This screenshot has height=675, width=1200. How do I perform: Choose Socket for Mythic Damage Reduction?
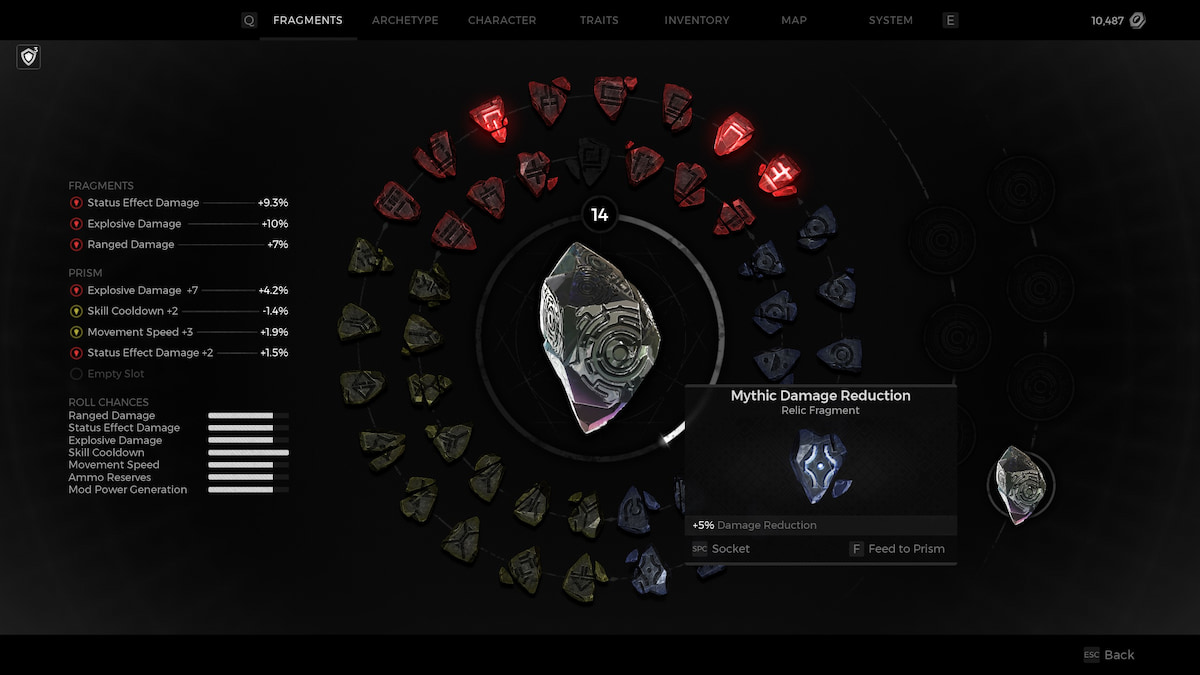pos(721,549)
